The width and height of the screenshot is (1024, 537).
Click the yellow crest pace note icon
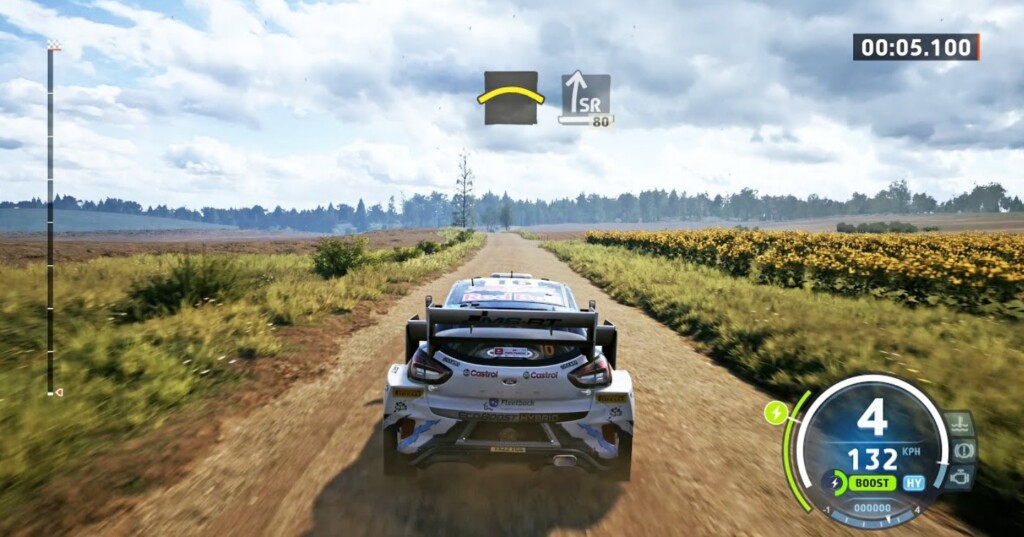[x=511, y=98]
